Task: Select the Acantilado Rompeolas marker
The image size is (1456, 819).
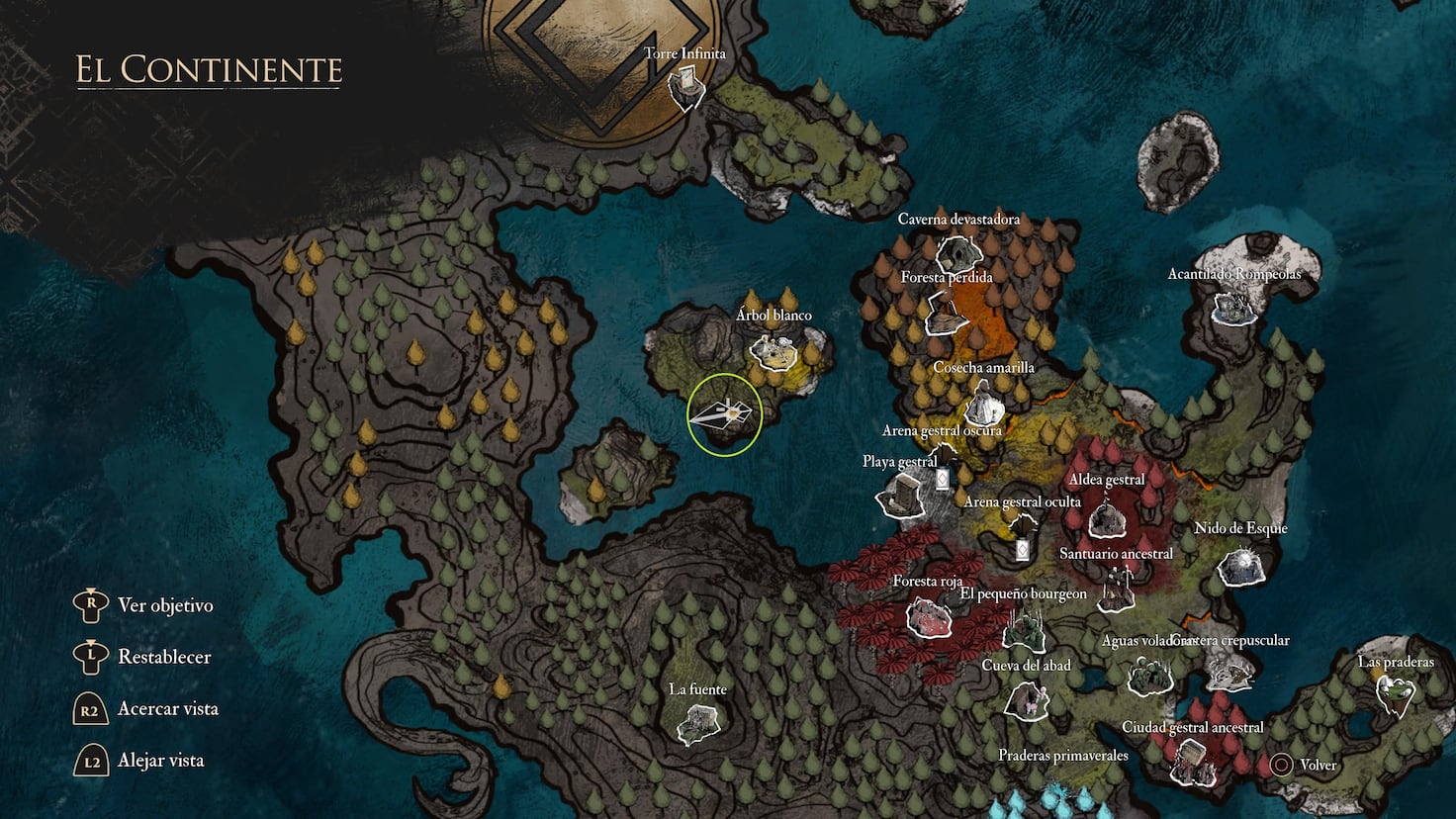Action: click(1234, 306)
